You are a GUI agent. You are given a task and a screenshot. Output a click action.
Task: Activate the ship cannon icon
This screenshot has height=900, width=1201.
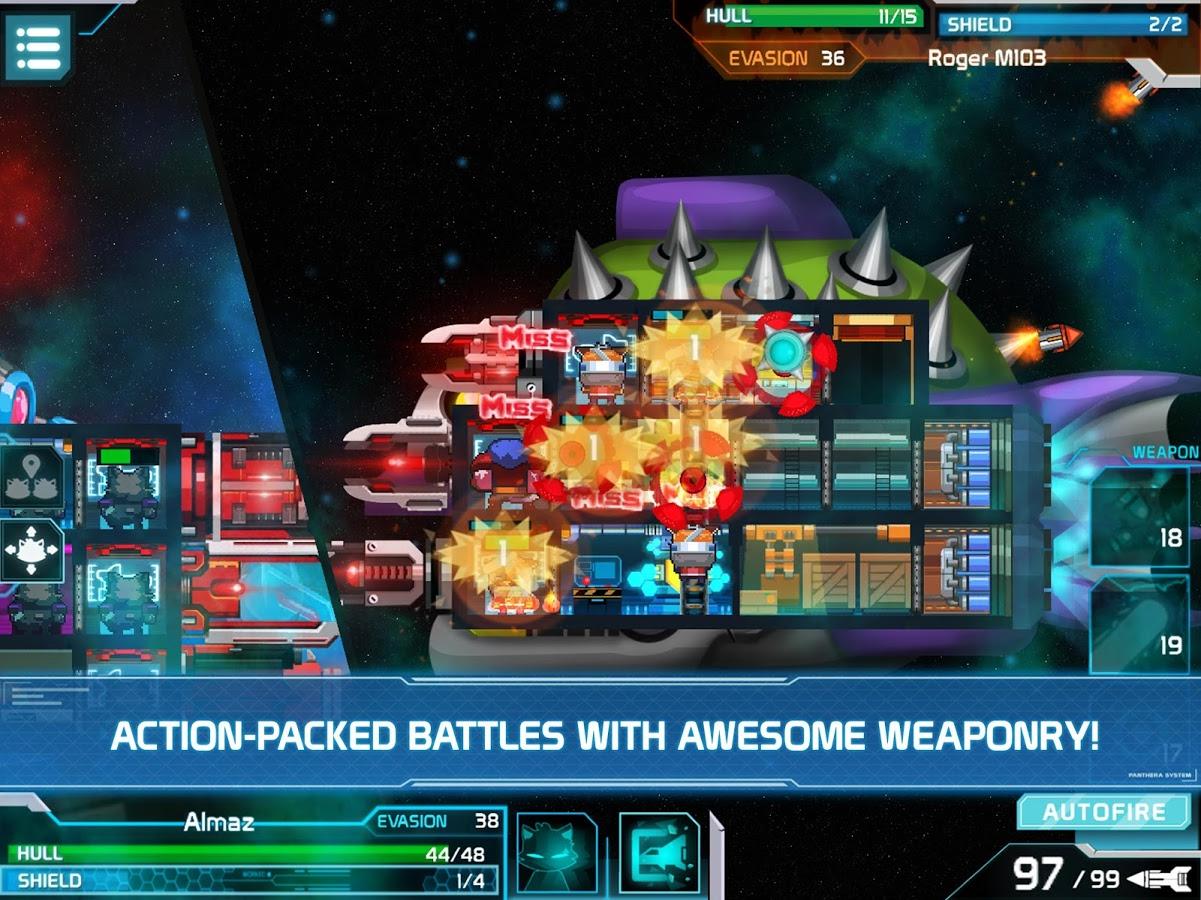click(659, 852)
